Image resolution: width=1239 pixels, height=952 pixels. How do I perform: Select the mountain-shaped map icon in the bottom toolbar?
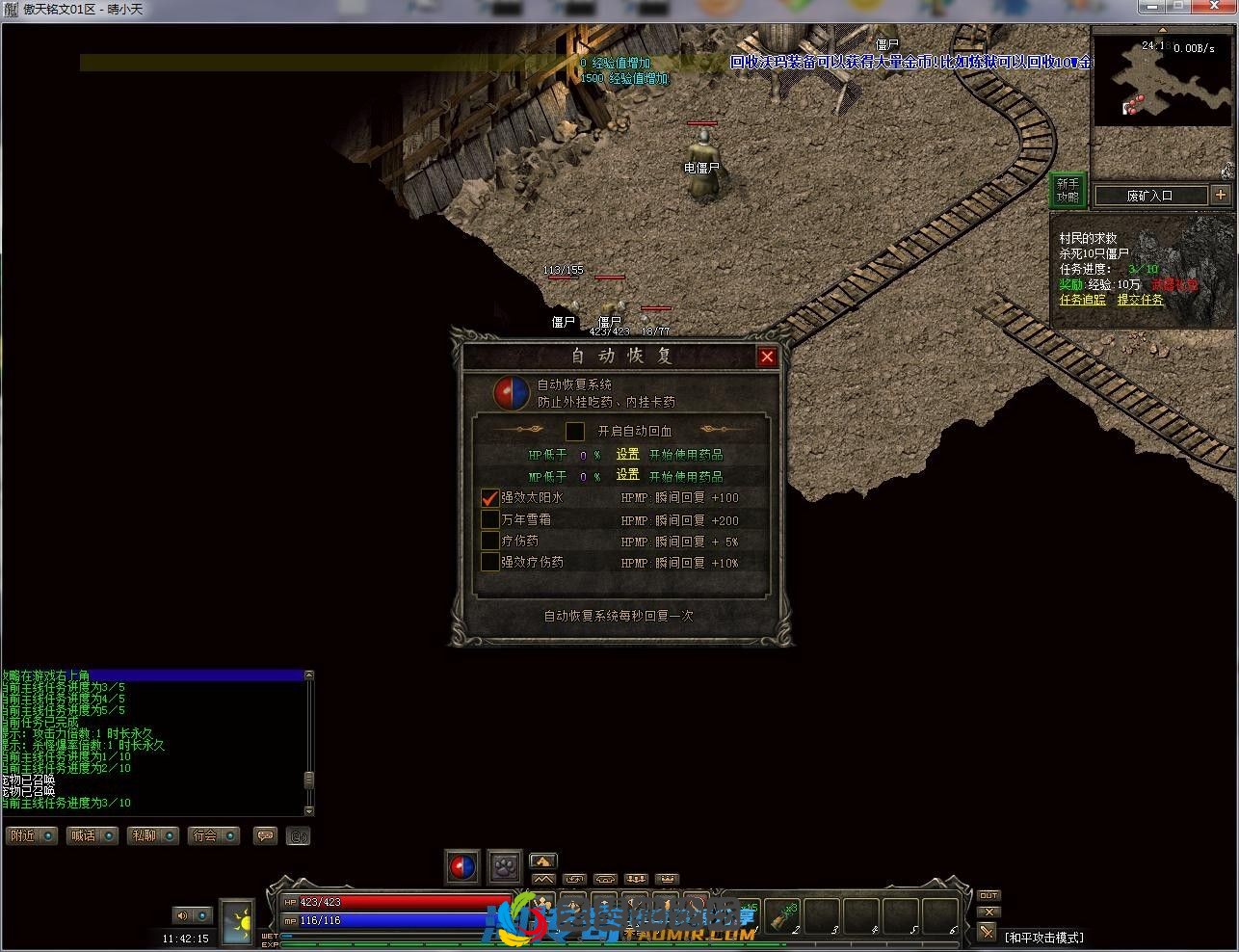pyautogui.click(x=544, y=879)
